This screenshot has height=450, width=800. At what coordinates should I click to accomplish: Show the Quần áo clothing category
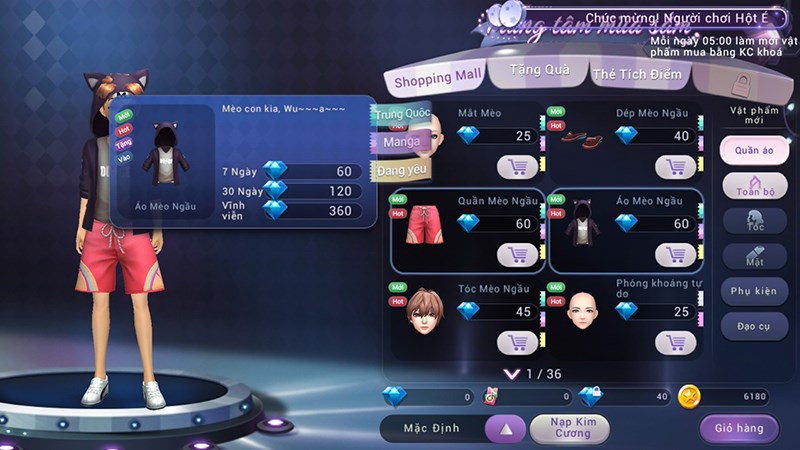[754, 150]
